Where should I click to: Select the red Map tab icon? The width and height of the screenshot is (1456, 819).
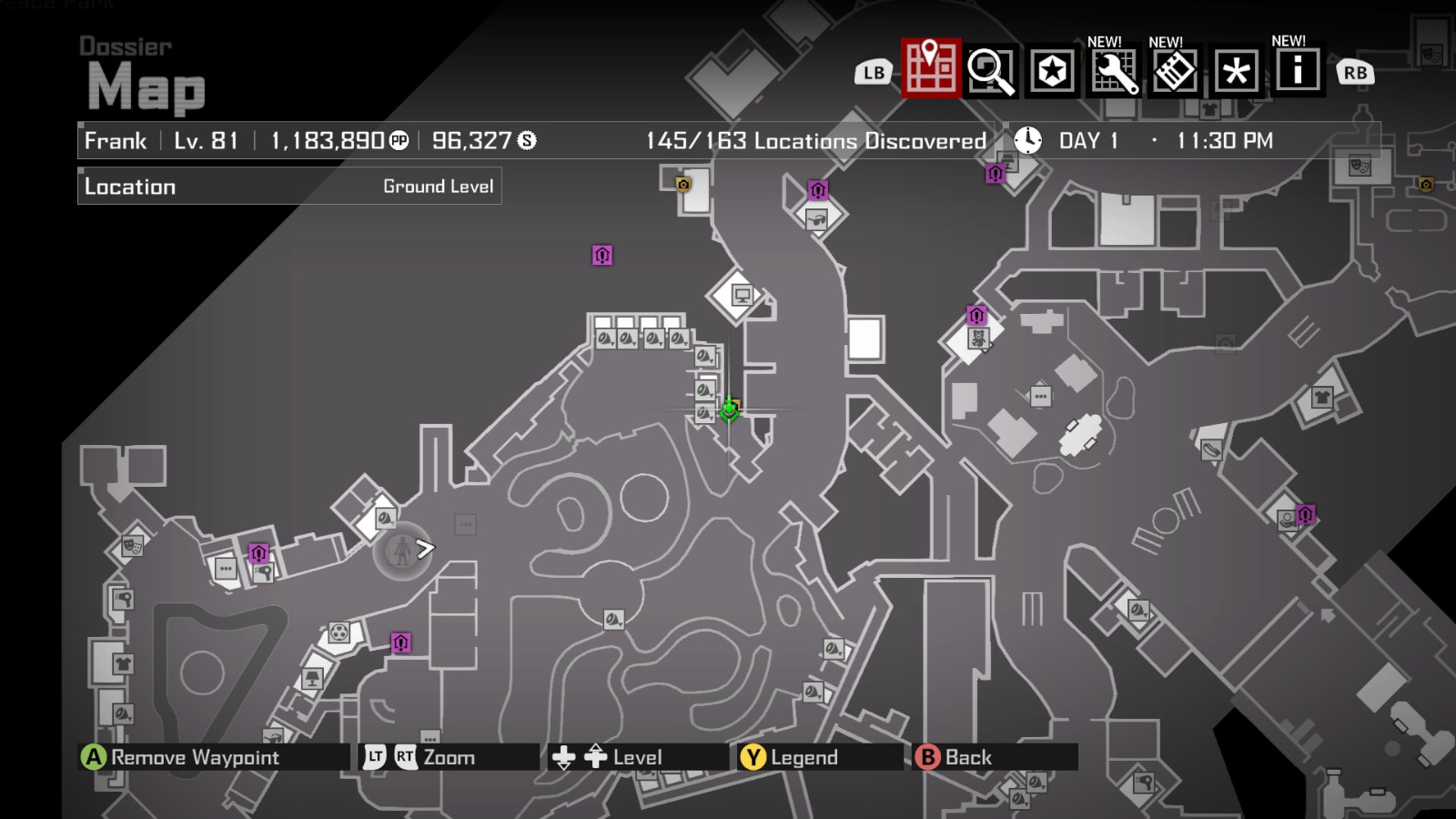(x=925, y=70)
